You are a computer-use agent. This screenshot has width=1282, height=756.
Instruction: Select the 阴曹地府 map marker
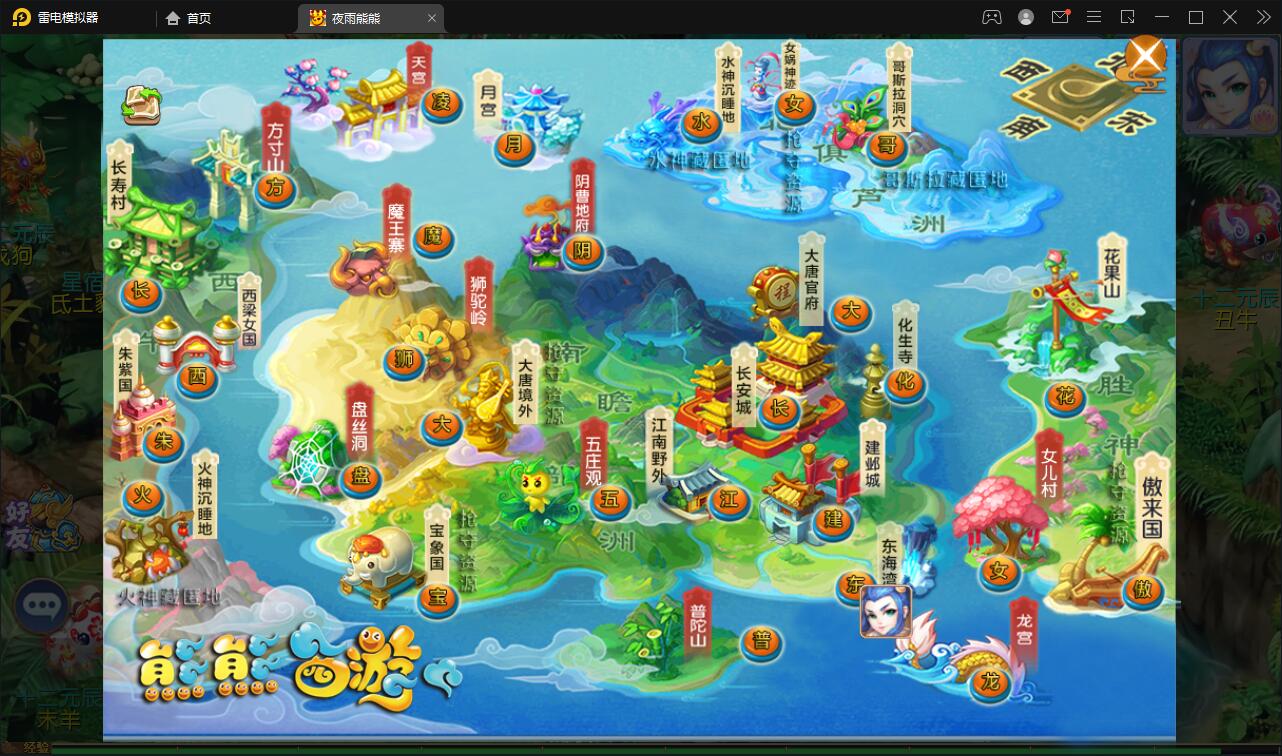coord(585,251)
